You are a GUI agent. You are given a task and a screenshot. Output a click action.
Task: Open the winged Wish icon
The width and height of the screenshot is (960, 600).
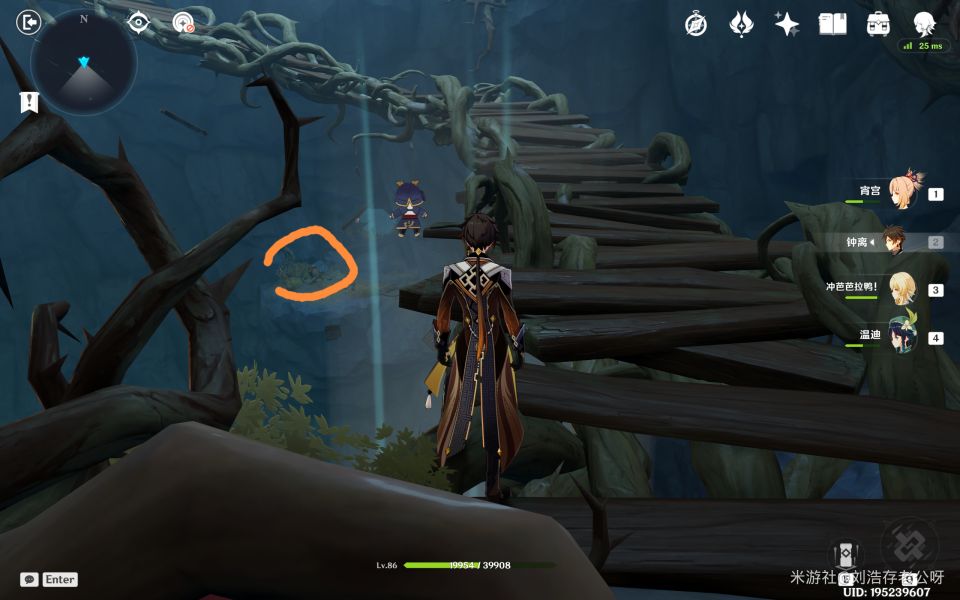click(741, 24)
